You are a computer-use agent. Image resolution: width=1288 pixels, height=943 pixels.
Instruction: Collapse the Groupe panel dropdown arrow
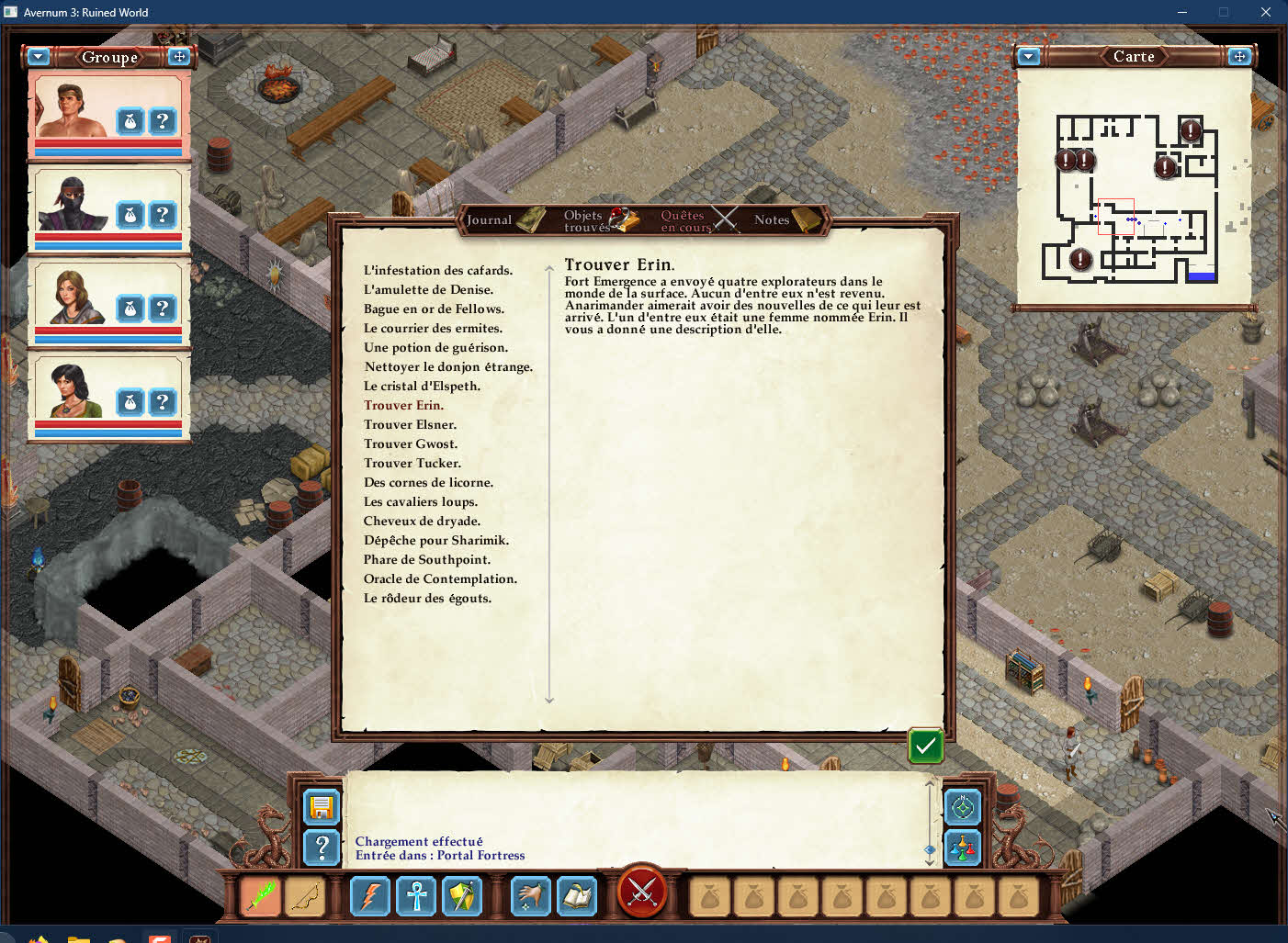click(x=39, y=57)
